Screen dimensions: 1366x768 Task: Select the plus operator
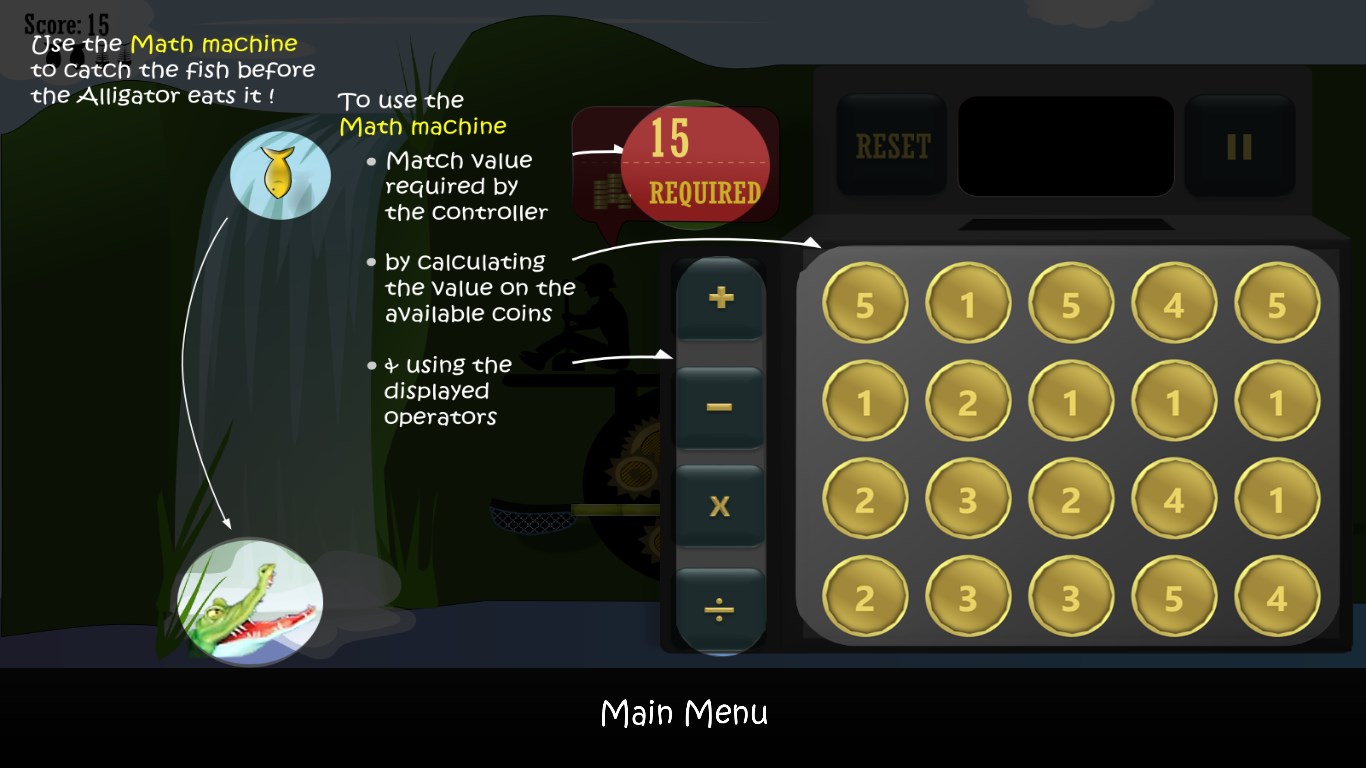pyautogui.click(x=720, y=298)
